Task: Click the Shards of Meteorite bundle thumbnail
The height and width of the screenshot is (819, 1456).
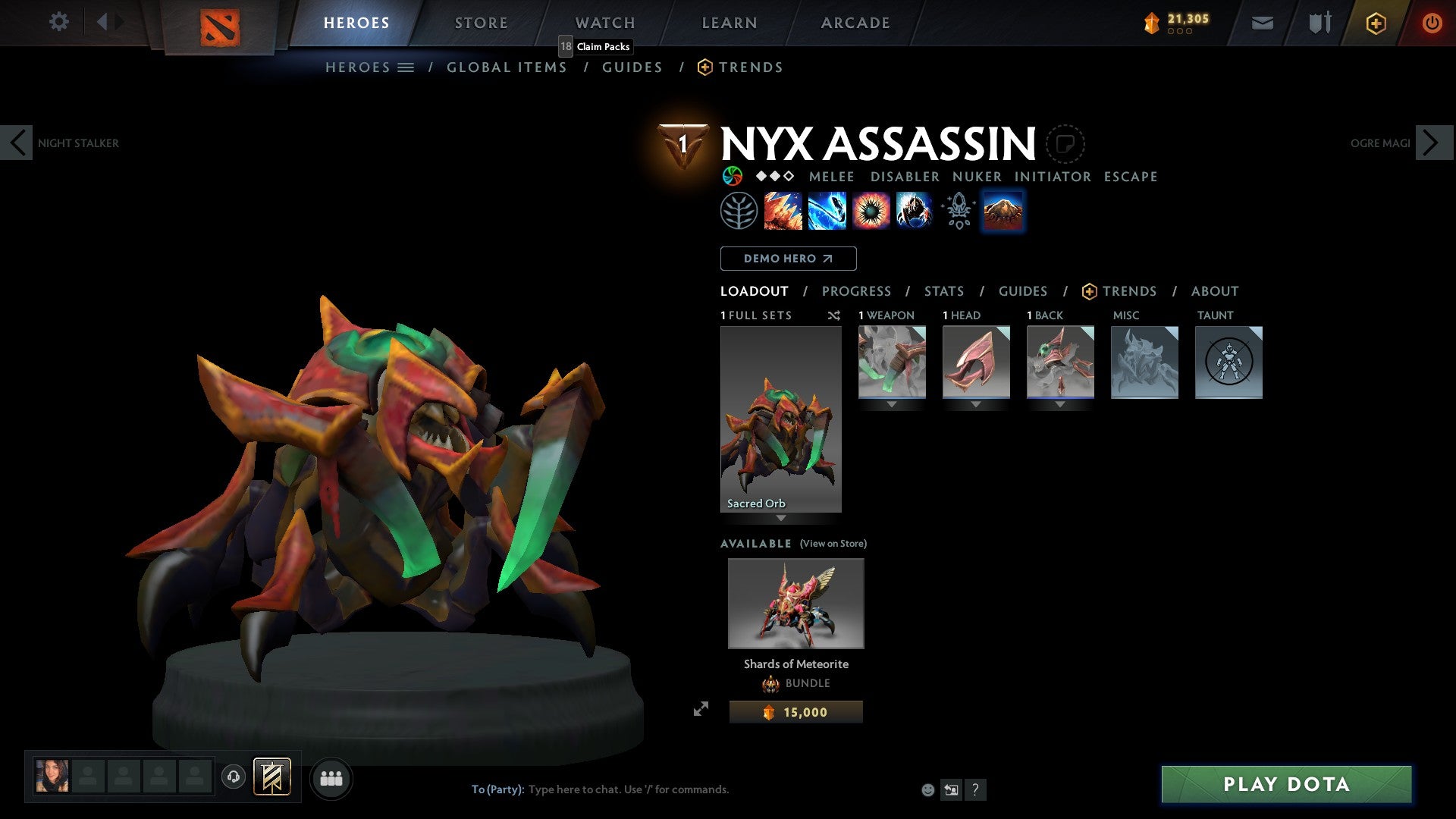Action: pos(795,603)
